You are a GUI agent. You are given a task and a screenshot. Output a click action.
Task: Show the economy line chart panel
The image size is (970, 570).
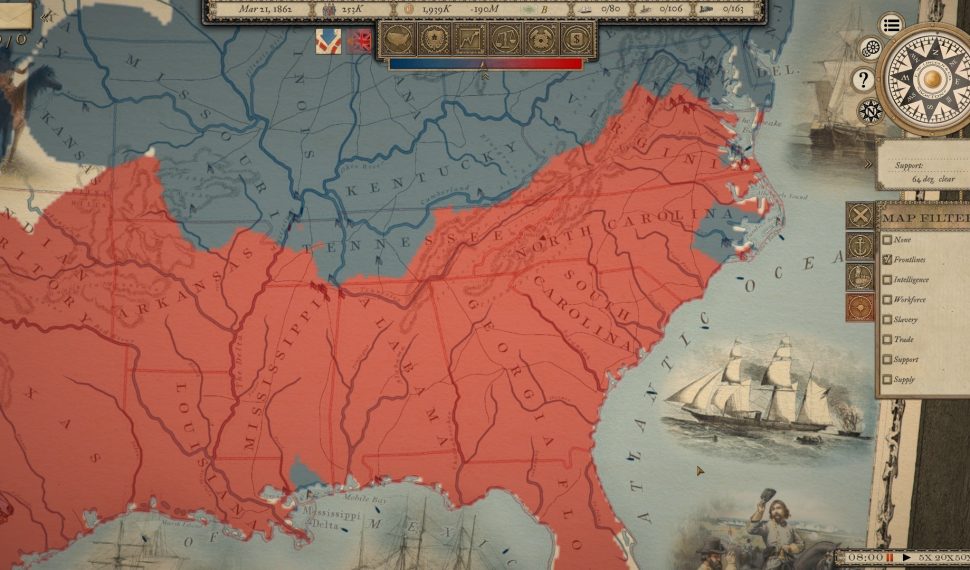click(470, 39)
